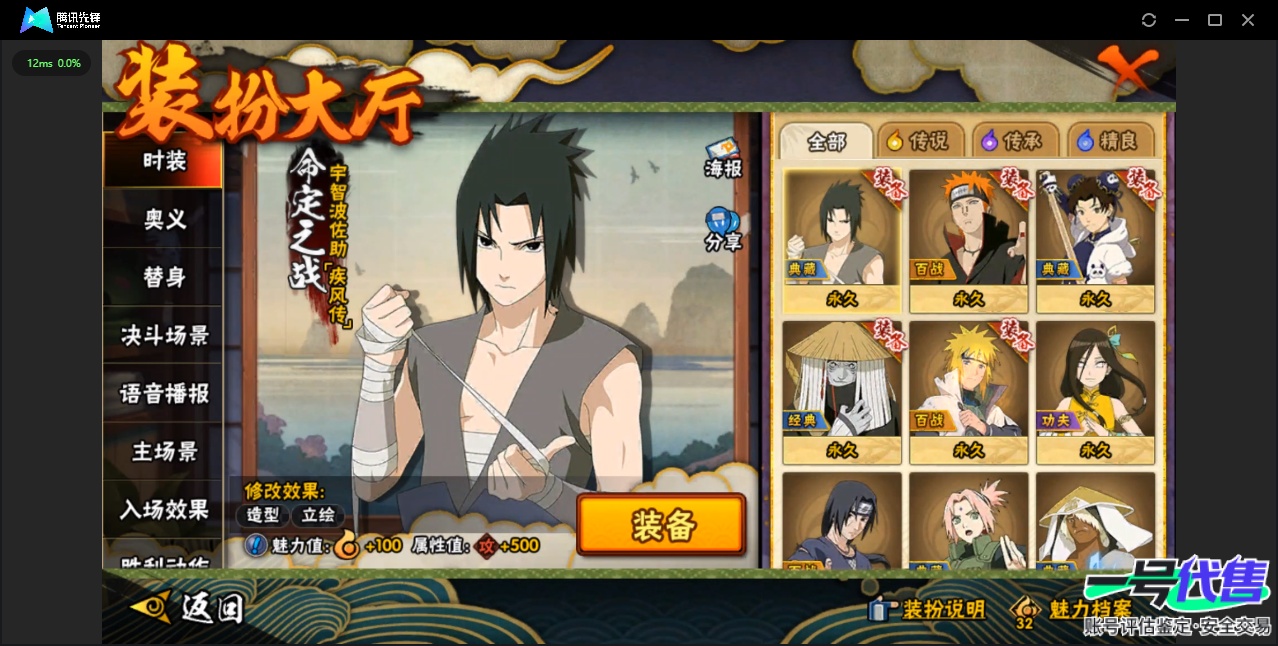Select the 替身 category
The height and width of the screenshot is (646, 1278).
164,277
